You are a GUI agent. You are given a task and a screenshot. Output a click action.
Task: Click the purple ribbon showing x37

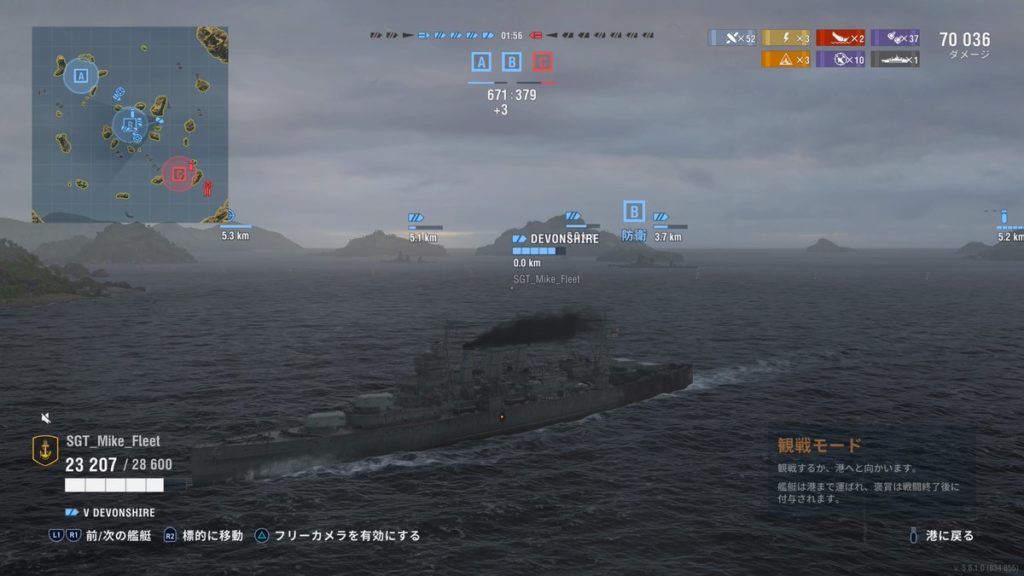[x=895, y=38]
